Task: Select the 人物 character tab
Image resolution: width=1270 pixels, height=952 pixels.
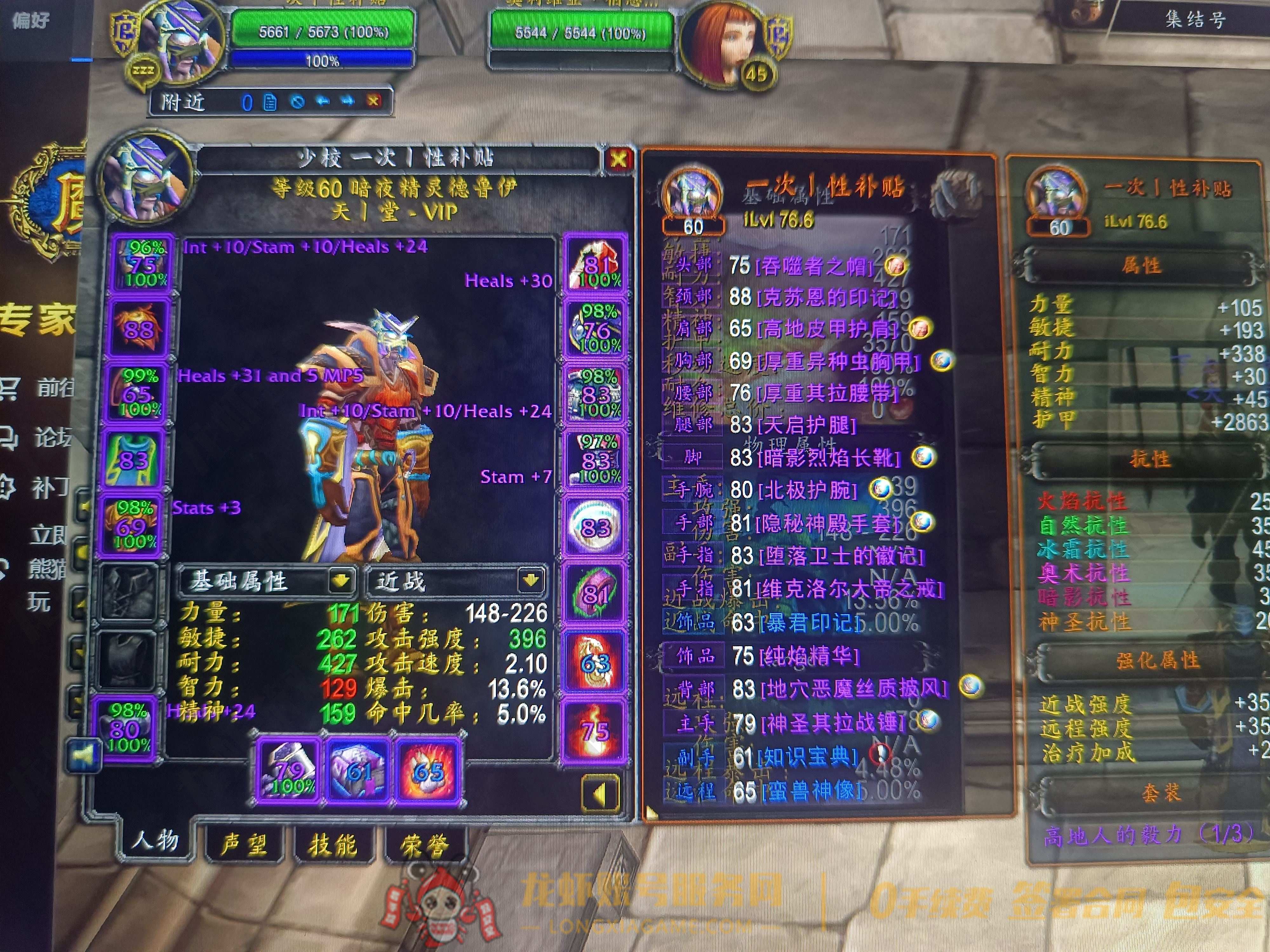Action: click(x=155, y=841)
